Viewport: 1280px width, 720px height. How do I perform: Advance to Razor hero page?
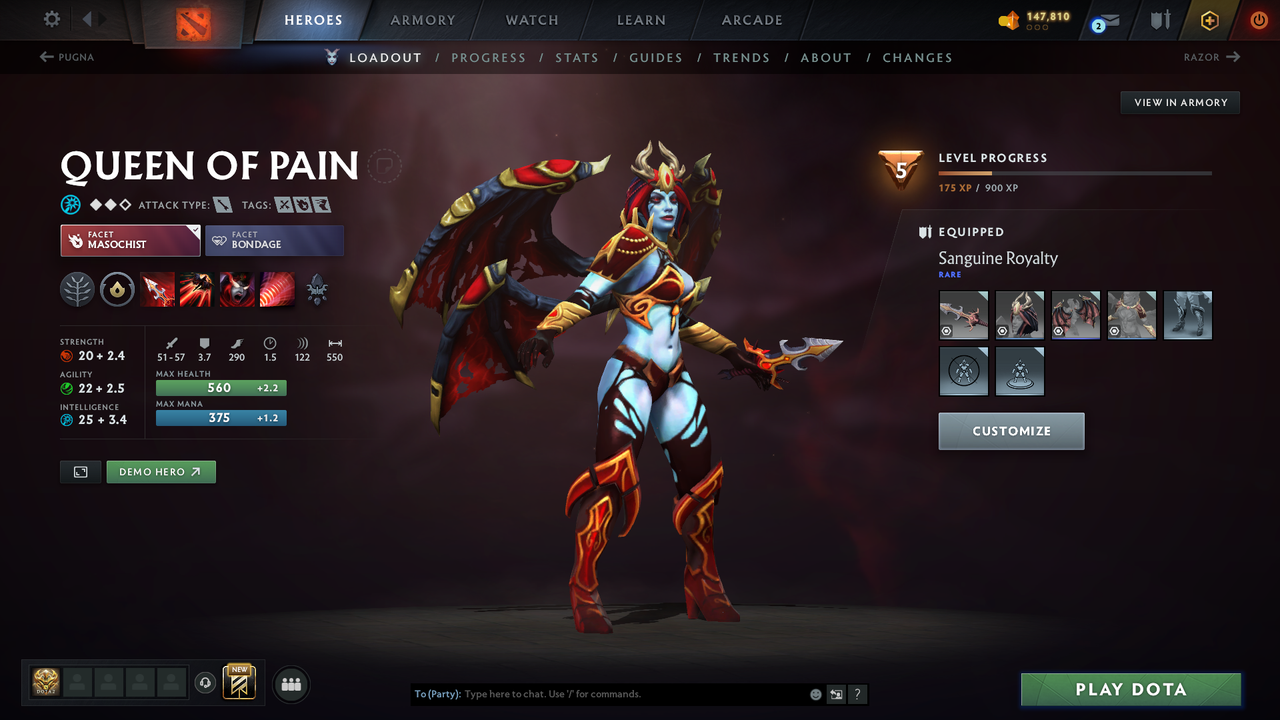(x=1212, y=57)
